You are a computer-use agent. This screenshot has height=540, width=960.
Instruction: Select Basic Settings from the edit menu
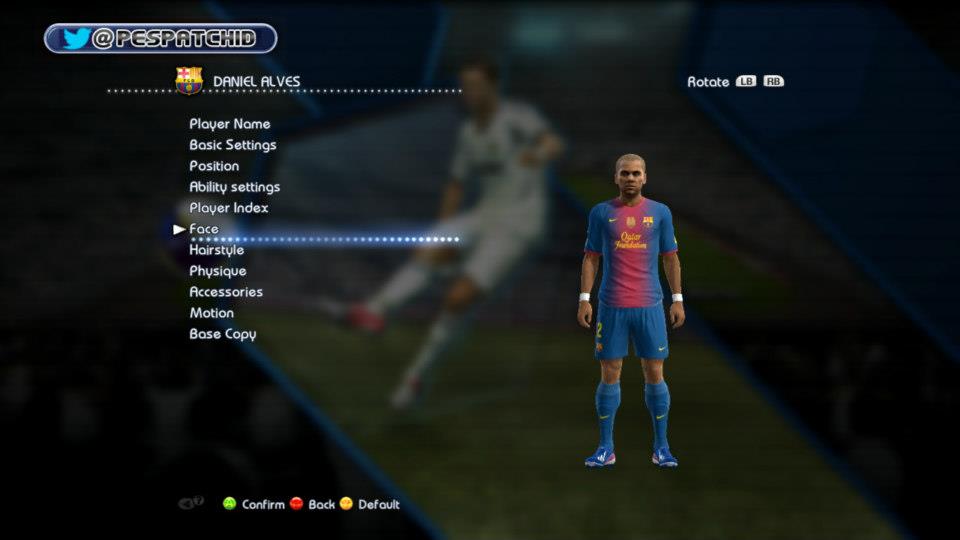pyautogui.click(x=233, y=145)
